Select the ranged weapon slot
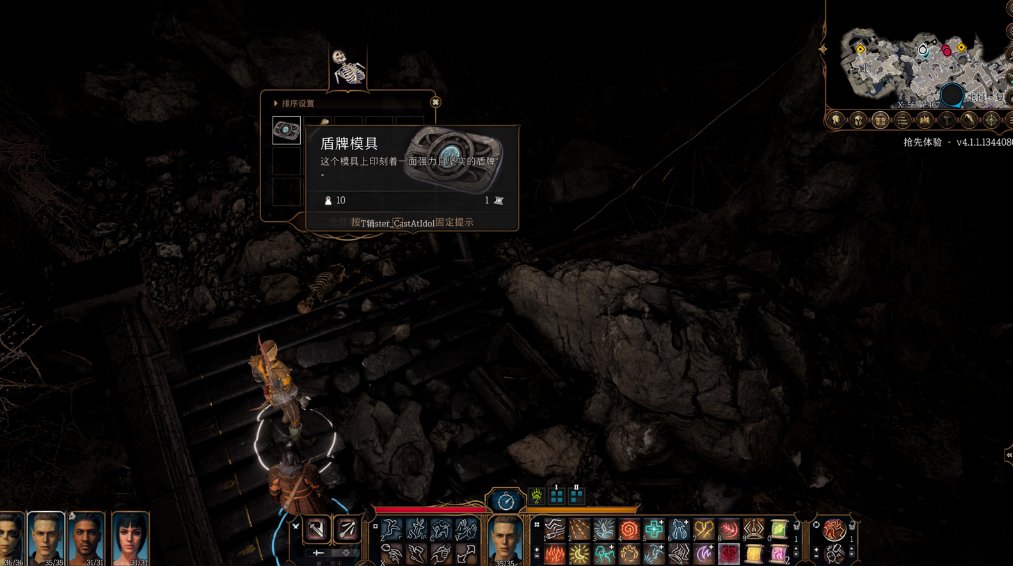The width and height of the screenshot is (1013, 566). (347, 531)
